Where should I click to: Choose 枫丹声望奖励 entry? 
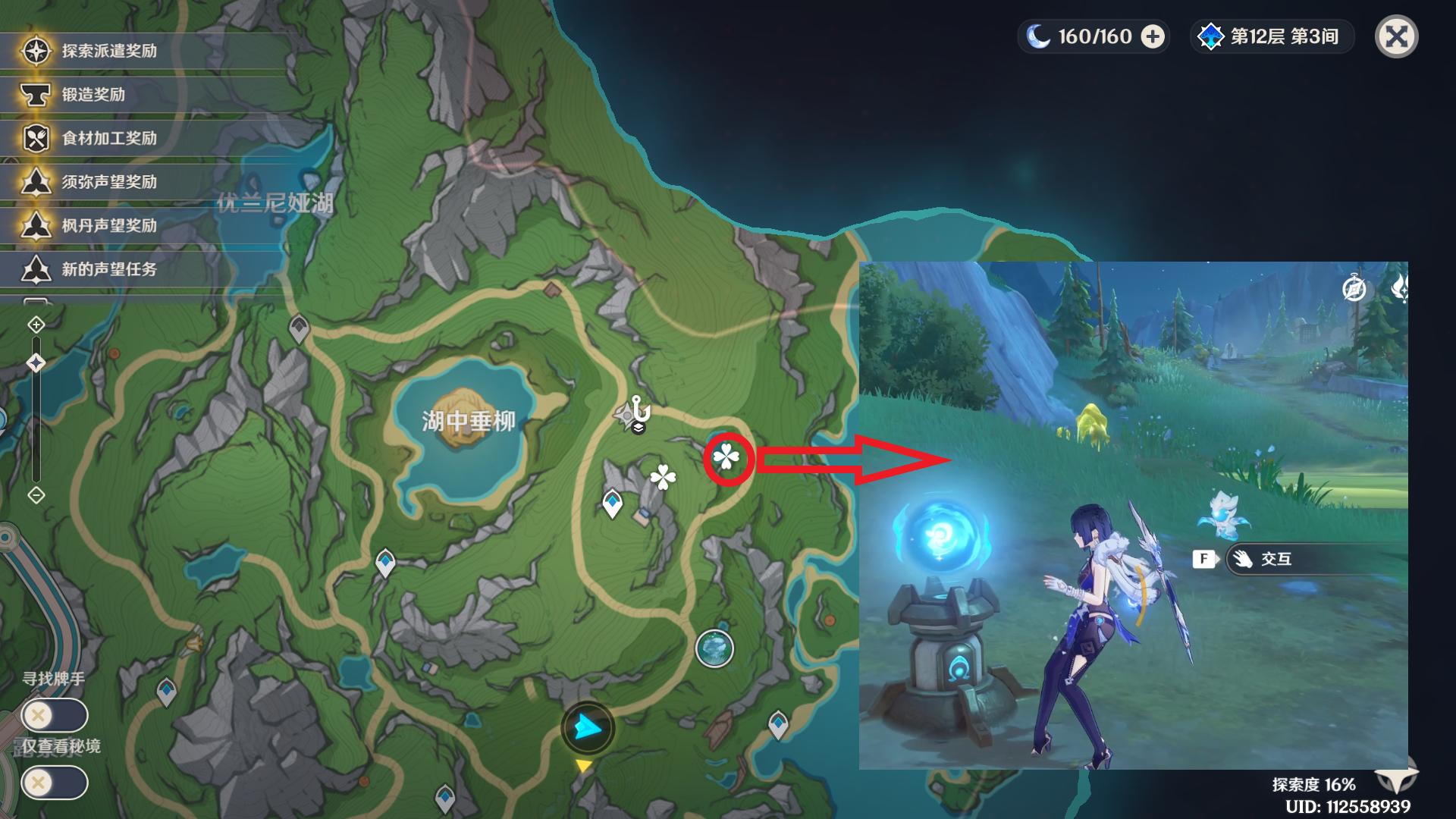[x=109, y=225]
